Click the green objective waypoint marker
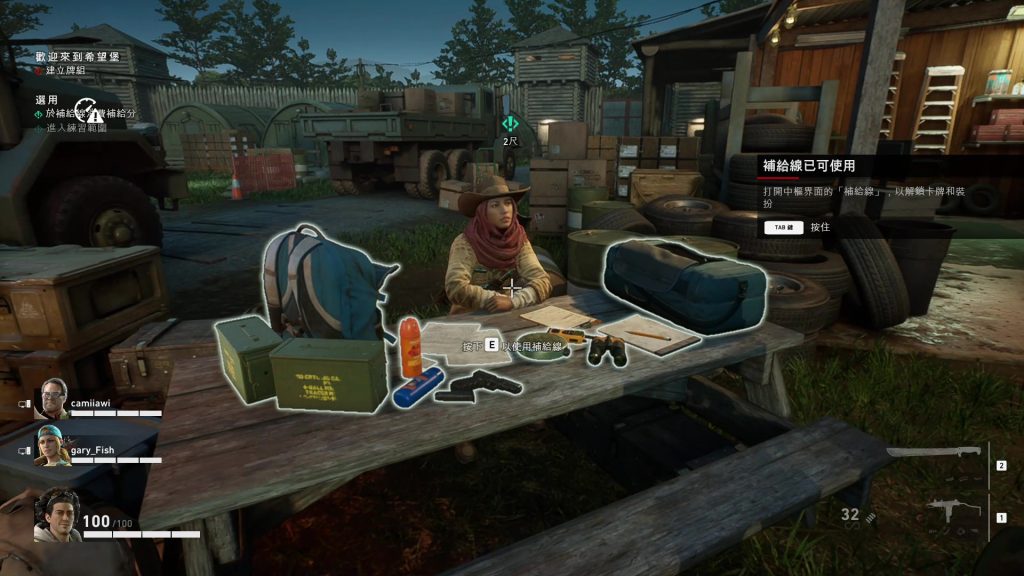Image resolution: width=1024 pixels, height=576 pixels. (x=510, y=124)
